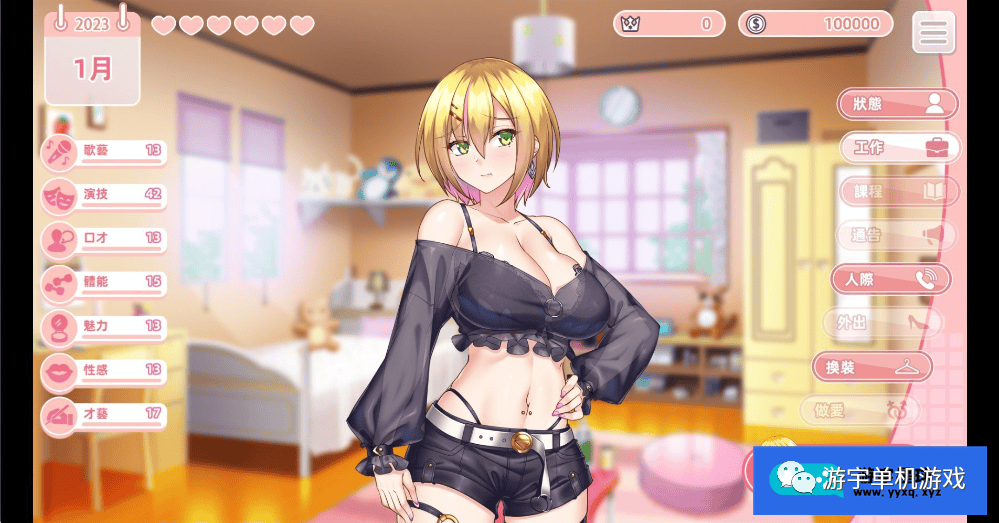The height and width of the screenshot is (523, 999).
Task: Open the 課程 lessons menu
Action: pos(897,191)
